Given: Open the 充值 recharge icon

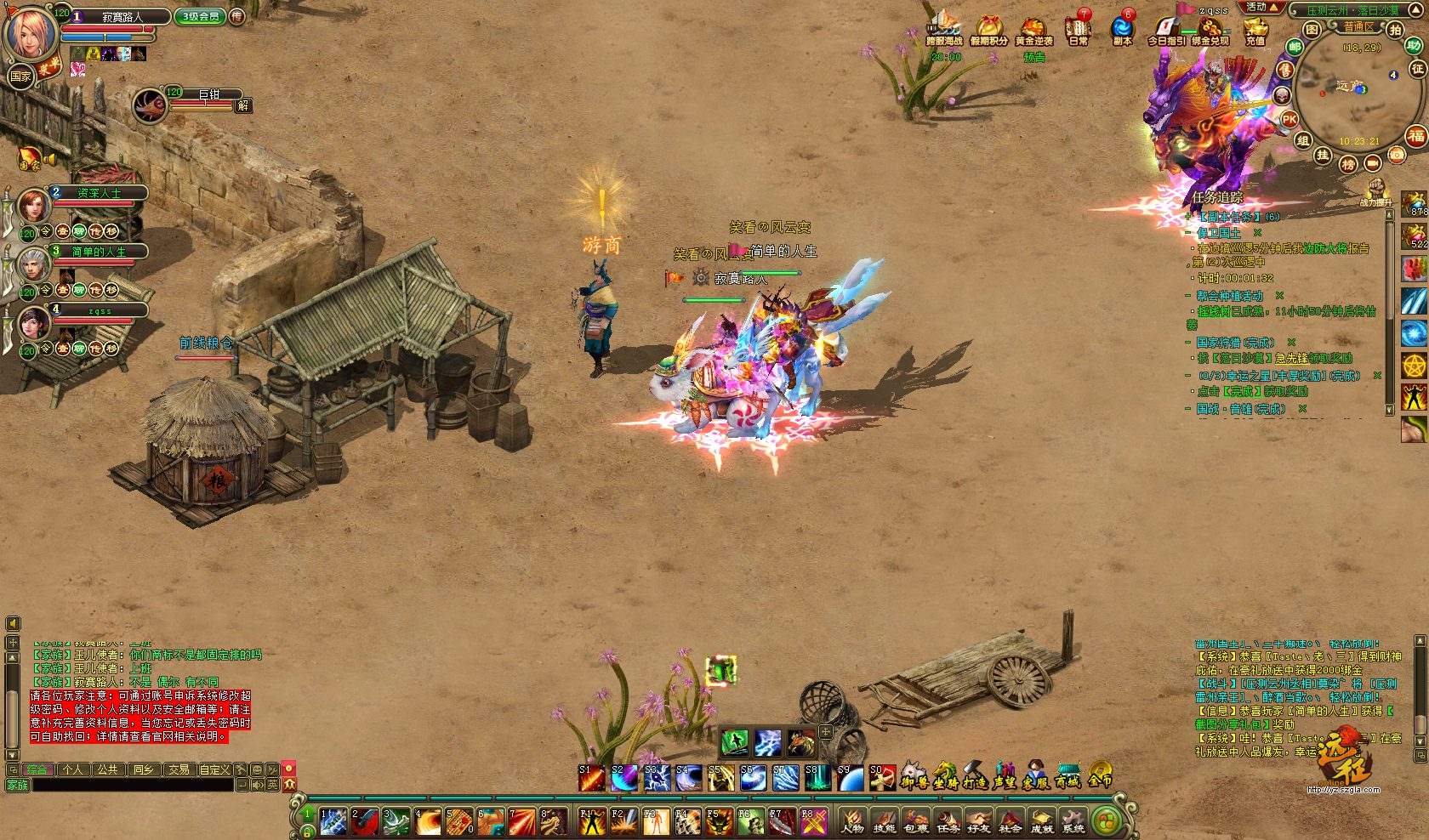Looking at the screenshot, I should tap(1255, 29).
